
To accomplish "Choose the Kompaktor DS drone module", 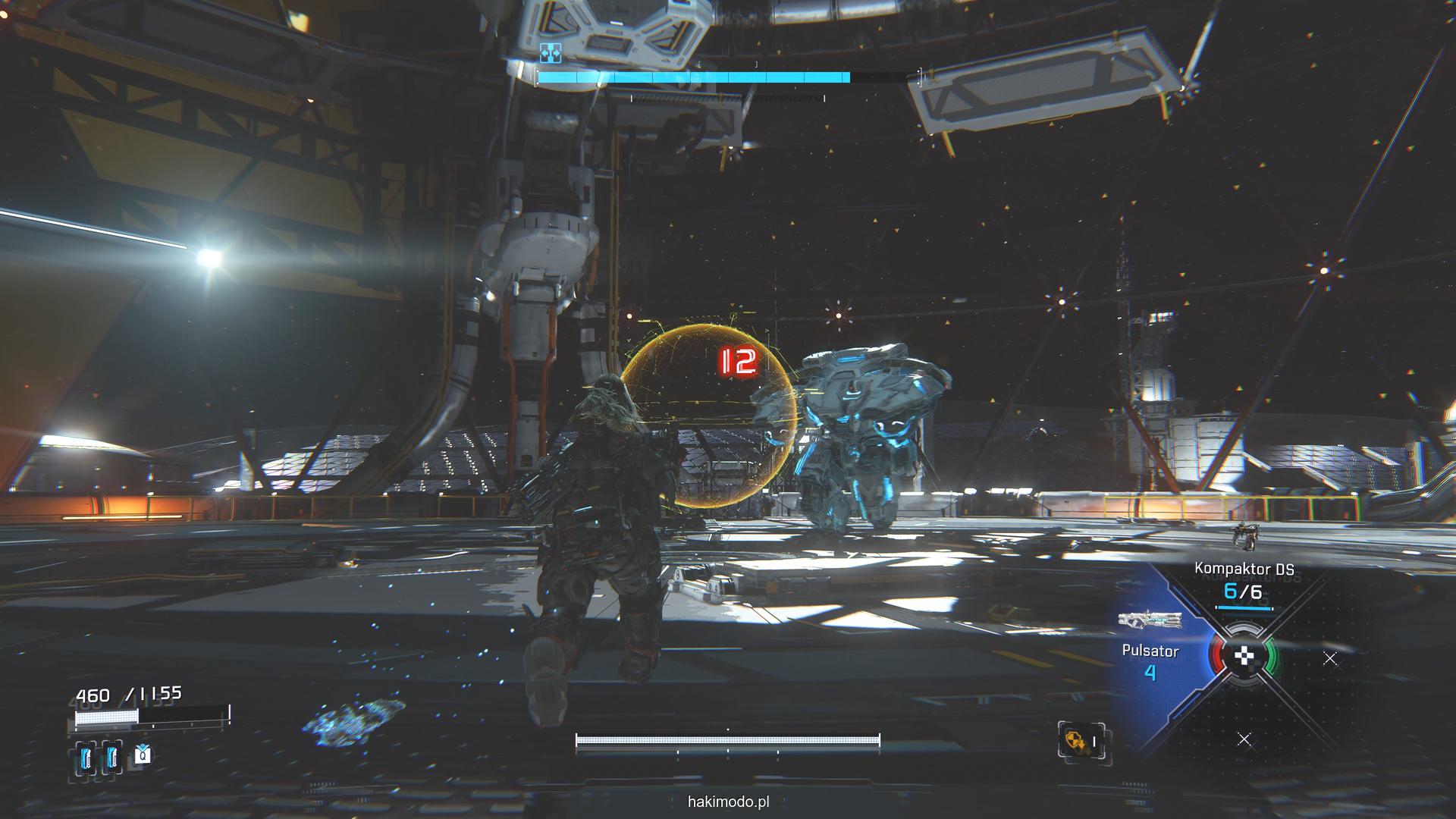I will coord(1244,580).
